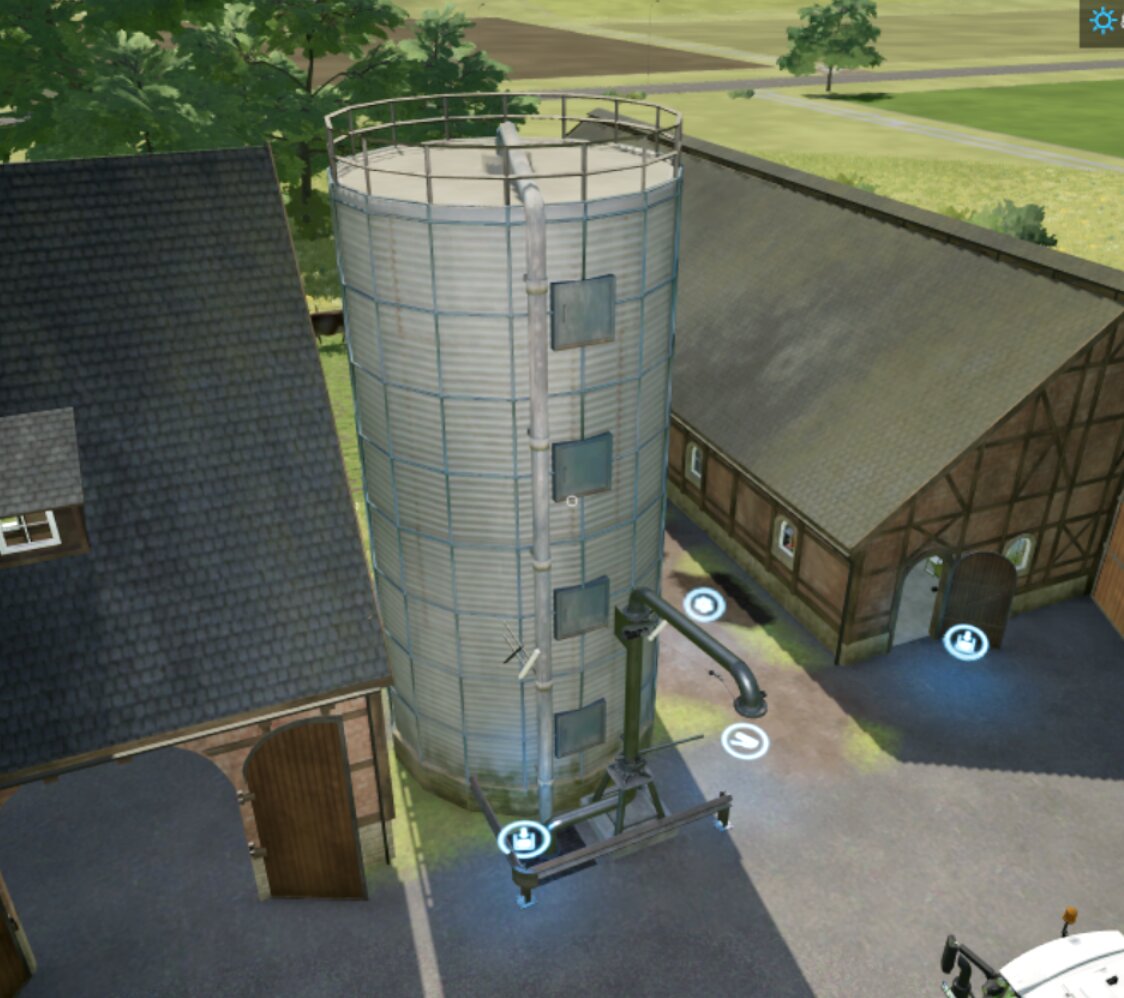Select the heap marker beside the shed wall
This screenshot has width=1124, height=998.
[x=705, y=604]
